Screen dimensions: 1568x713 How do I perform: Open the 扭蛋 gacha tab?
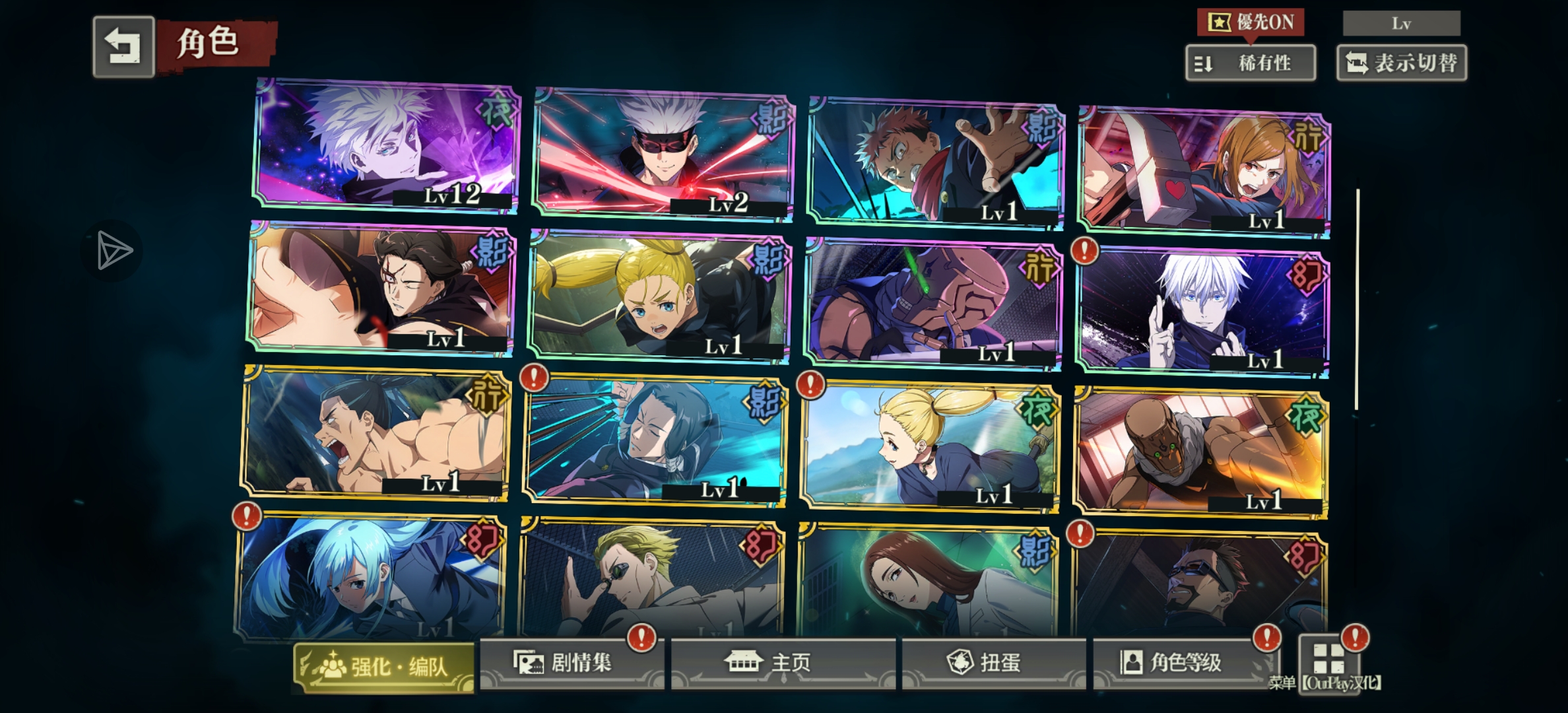click(x=993, y=662)
